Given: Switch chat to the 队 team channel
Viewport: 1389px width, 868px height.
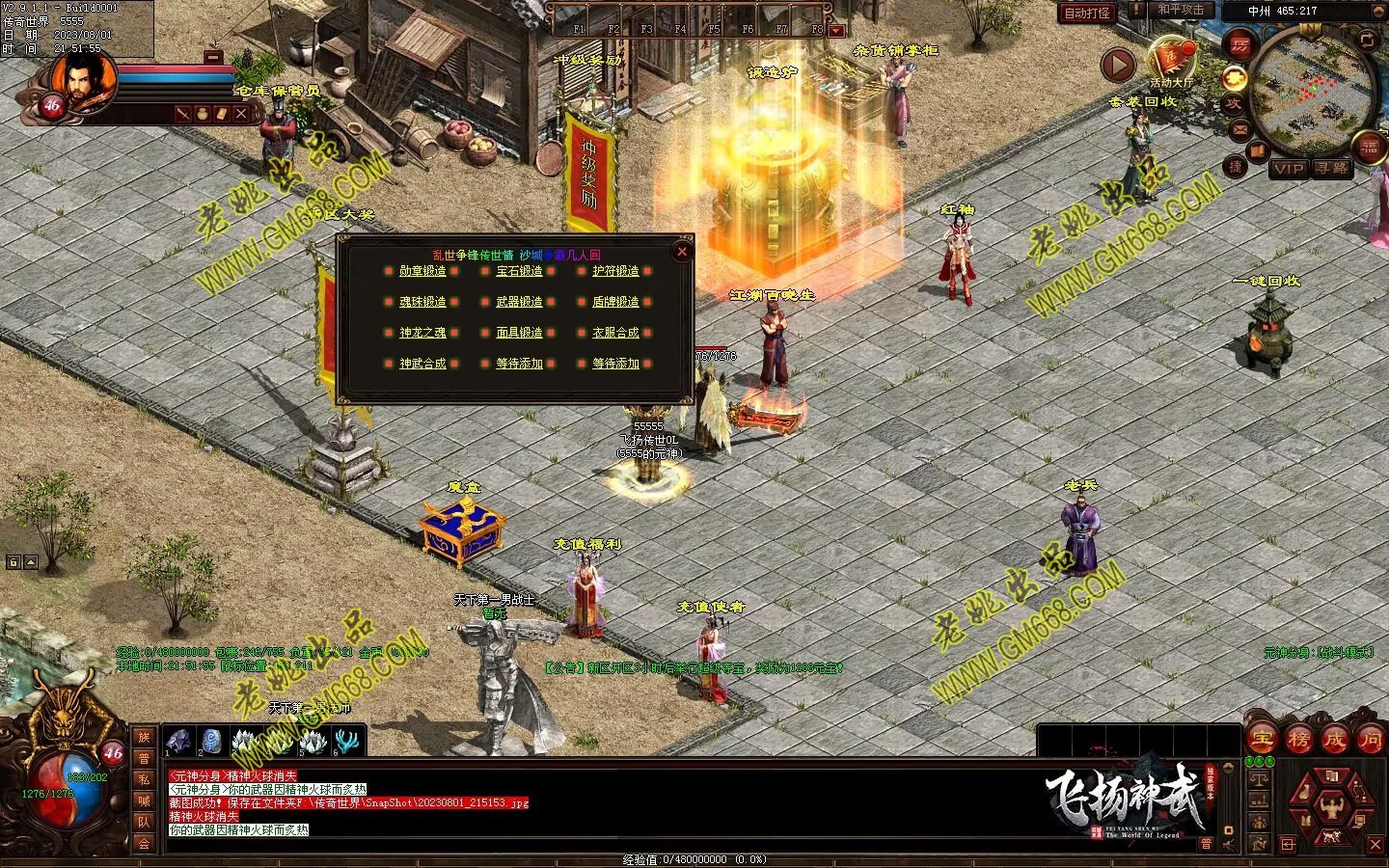Looking at the screenshot, I should click(144, 822).
